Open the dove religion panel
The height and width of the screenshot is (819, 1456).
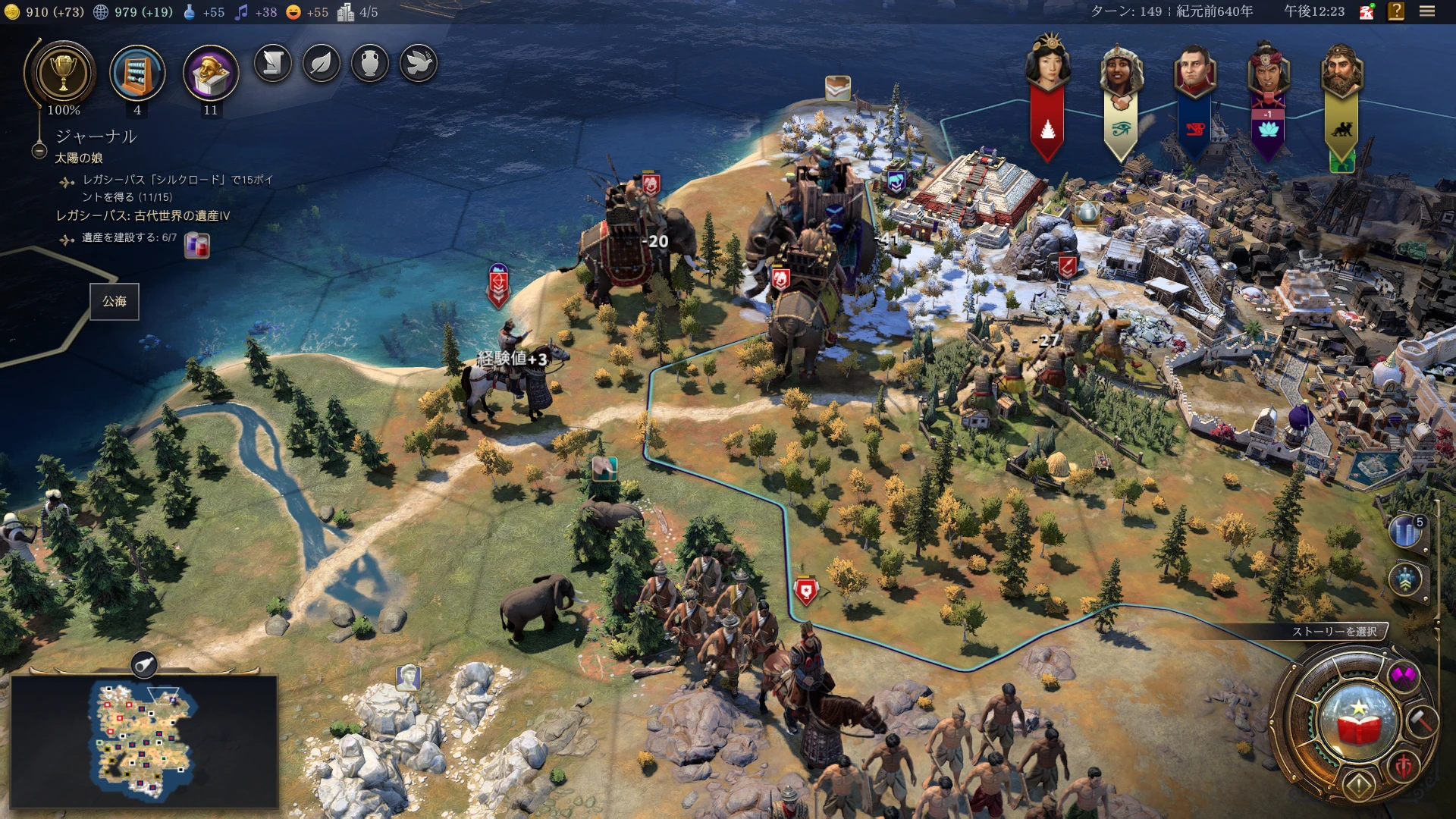tap(419, 64)
